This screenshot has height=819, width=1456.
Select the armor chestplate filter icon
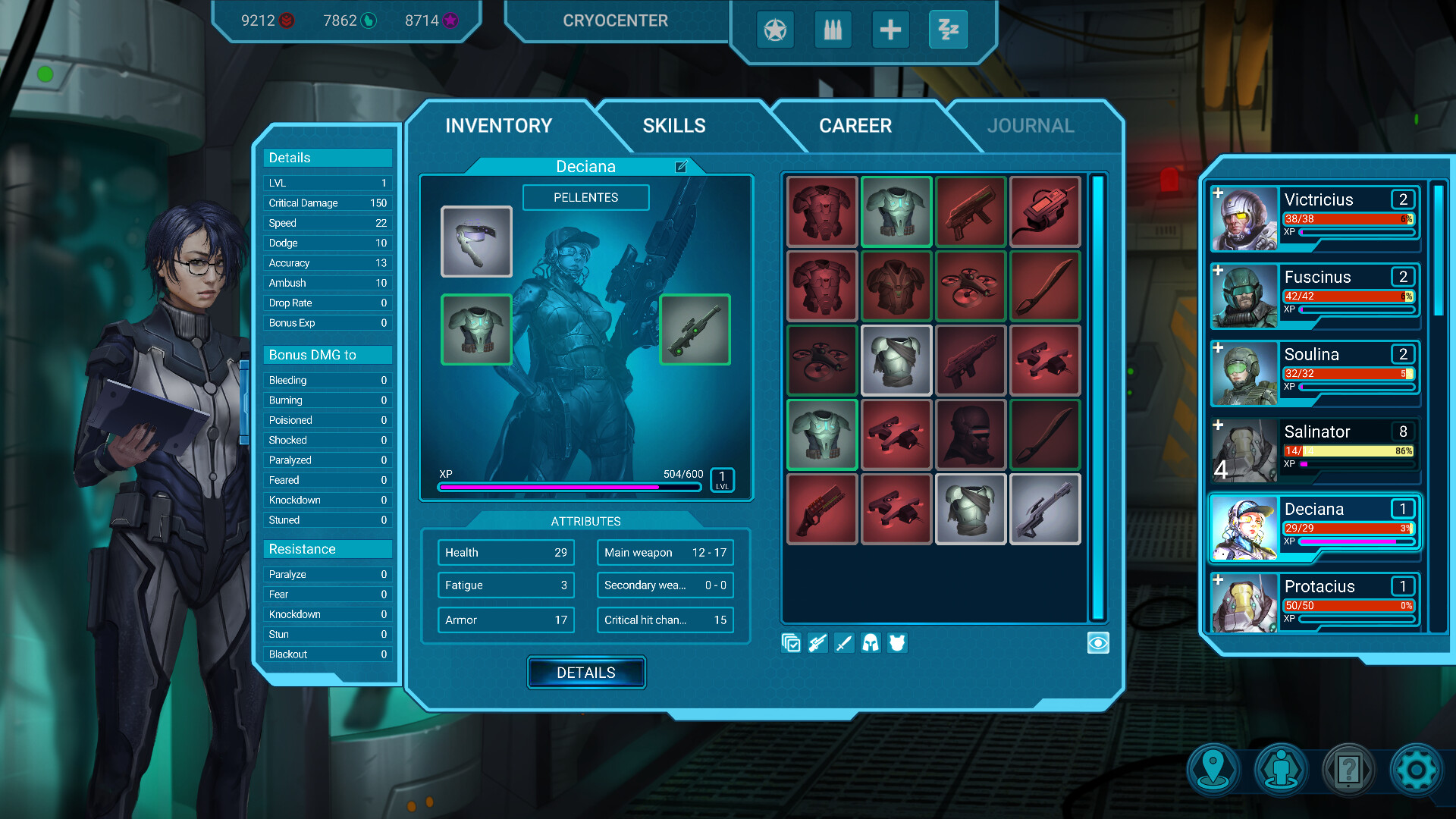coord(896,643)
